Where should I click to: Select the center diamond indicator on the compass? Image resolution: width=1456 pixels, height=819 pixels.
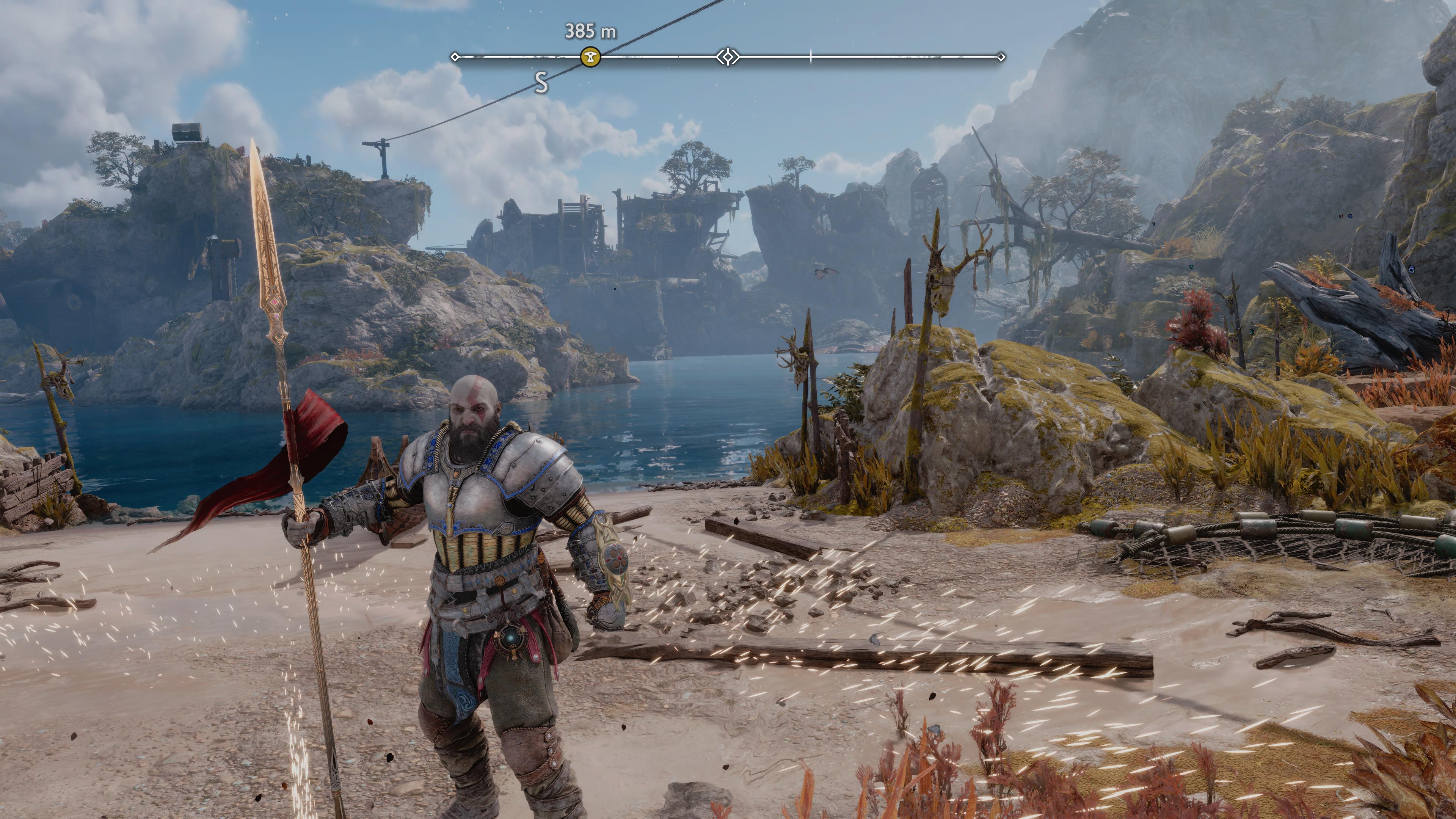[728, 57]
